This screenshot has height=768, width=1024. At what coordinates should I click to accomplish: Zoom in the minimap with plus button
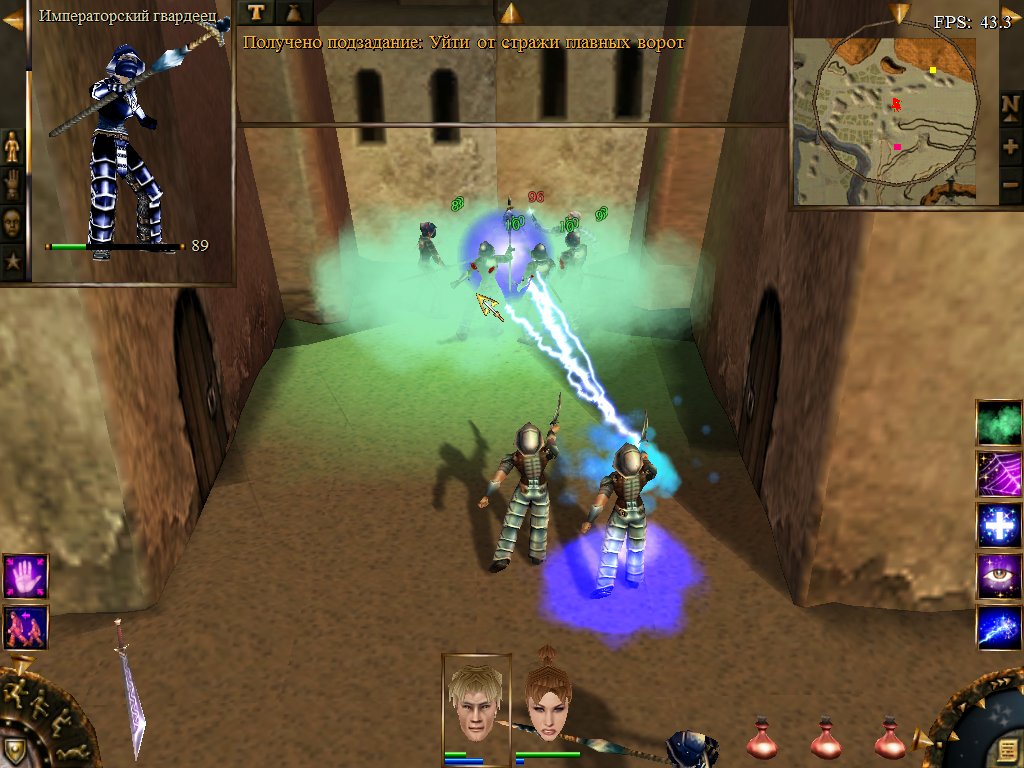1010,147
